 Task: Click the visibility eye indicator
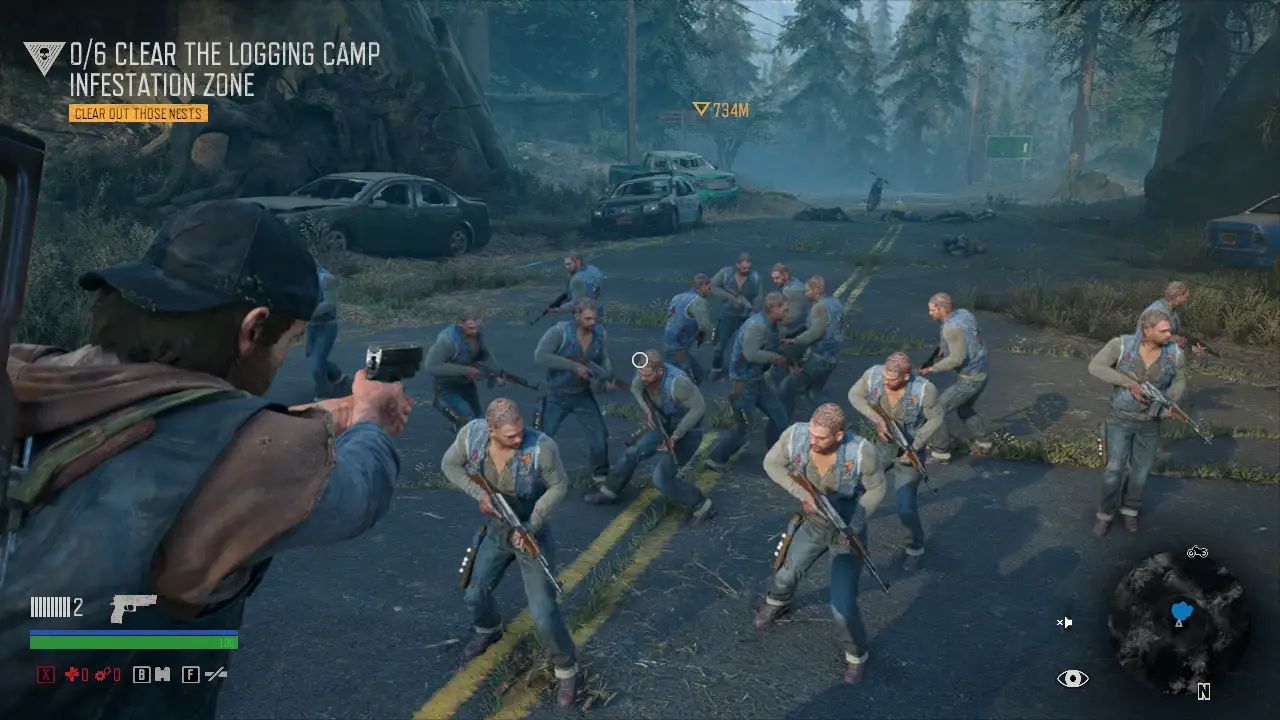coord(1072,679)
